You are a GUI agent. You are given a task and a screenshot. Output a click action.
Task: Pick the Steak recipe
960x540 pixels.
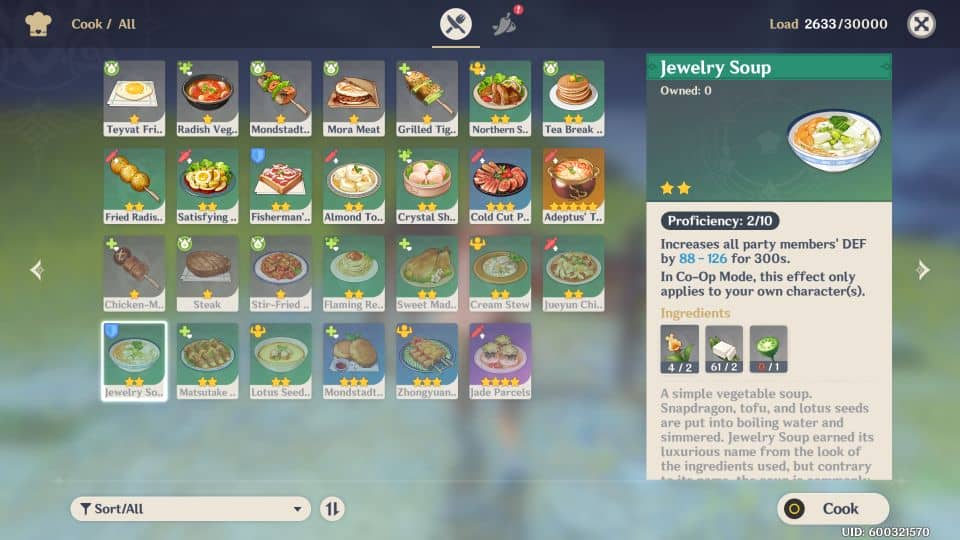point(208,273)
